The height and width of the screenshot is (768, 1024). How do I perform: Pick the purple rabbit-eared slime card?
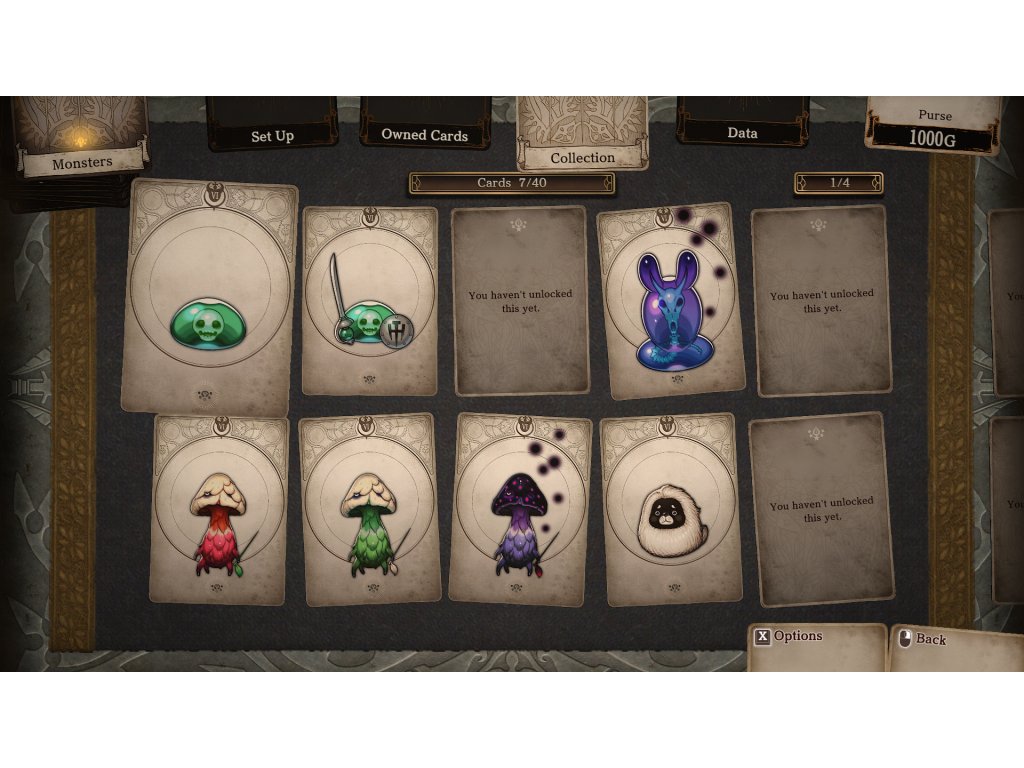pos(671,301)
